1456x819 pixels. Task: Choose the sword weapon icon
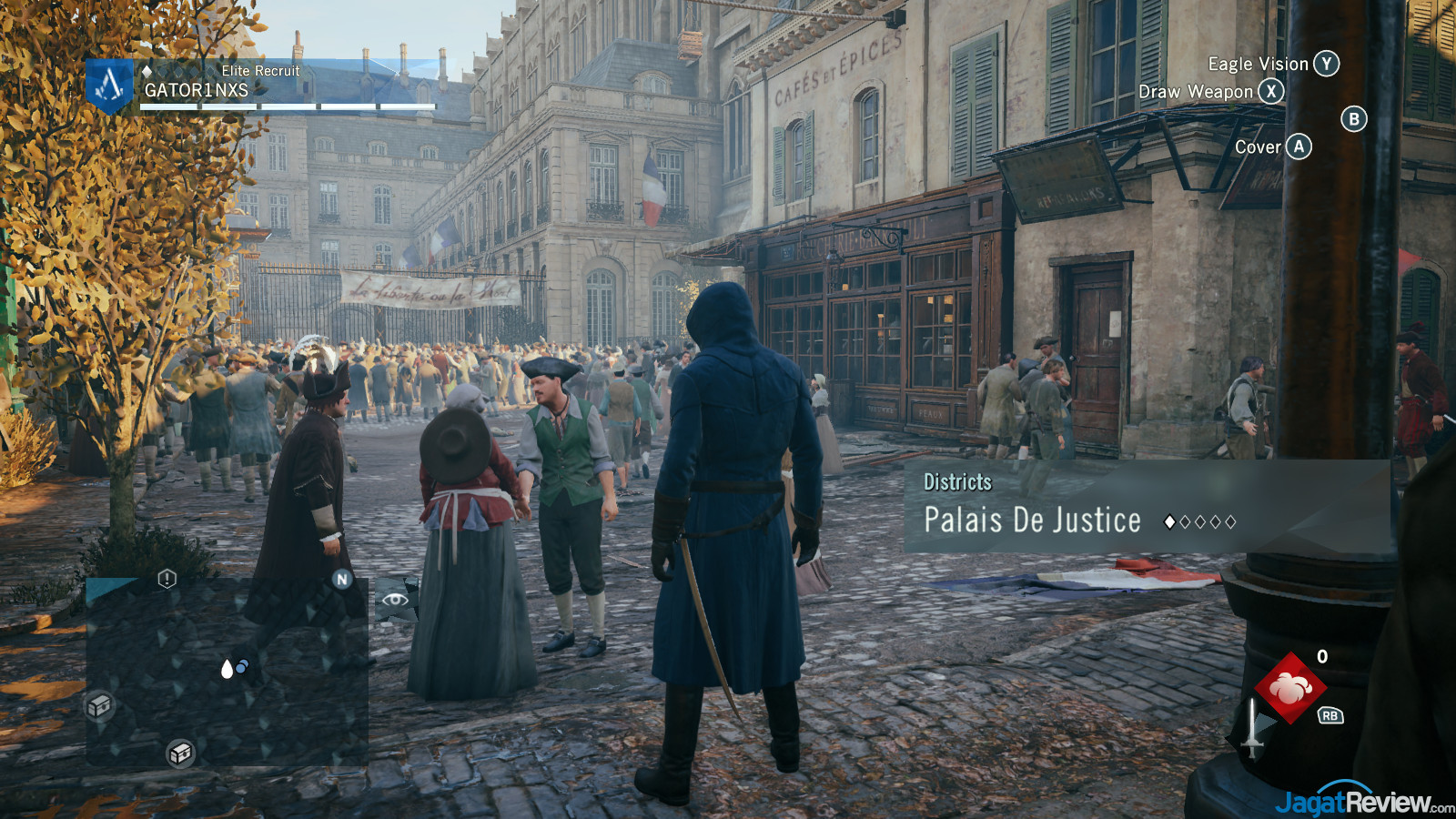(x=1254, y=730)
